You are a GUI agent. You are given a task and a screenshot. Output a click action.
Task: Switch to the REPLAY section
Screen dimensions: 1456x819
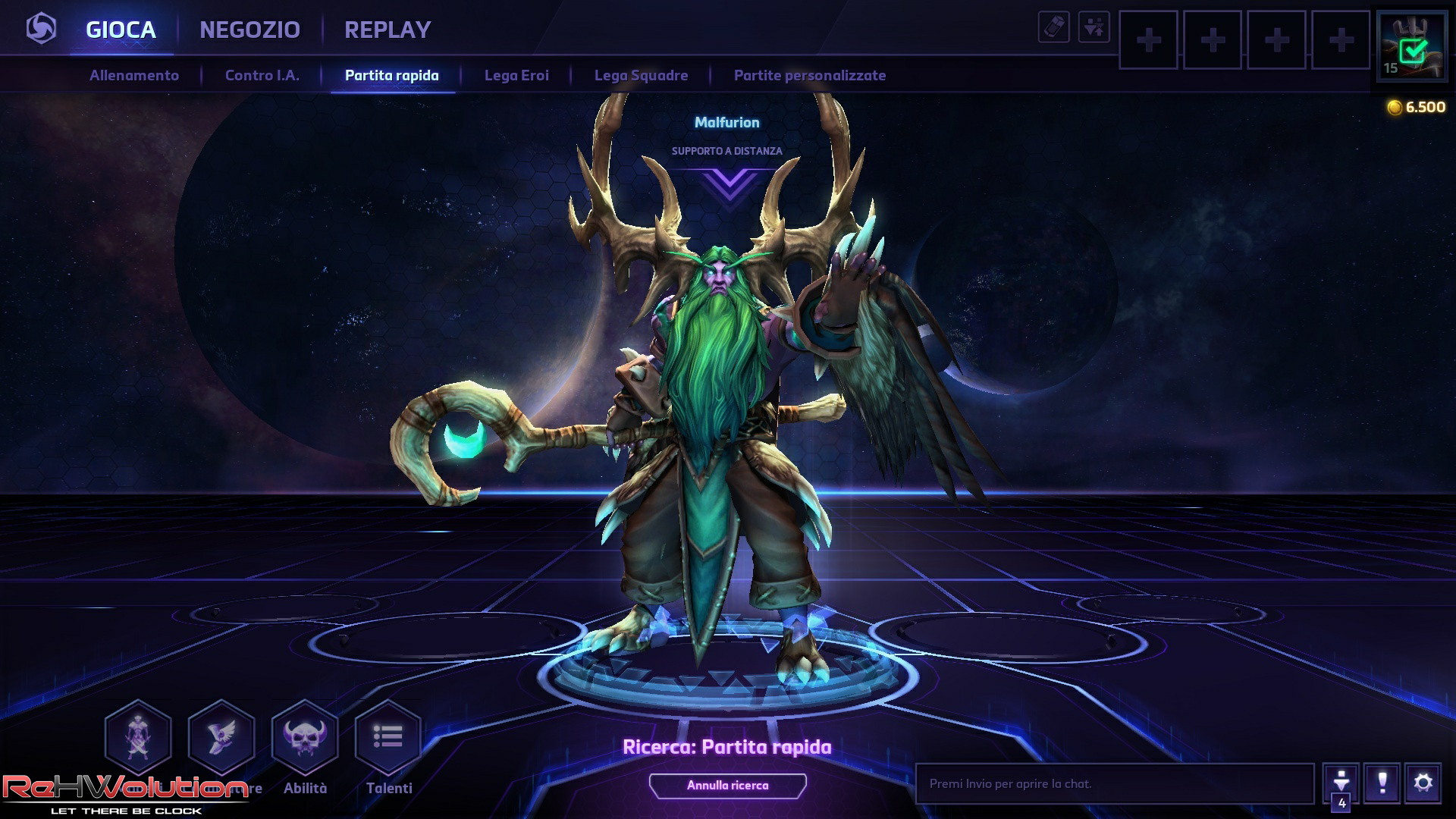(x=388, y=30)
